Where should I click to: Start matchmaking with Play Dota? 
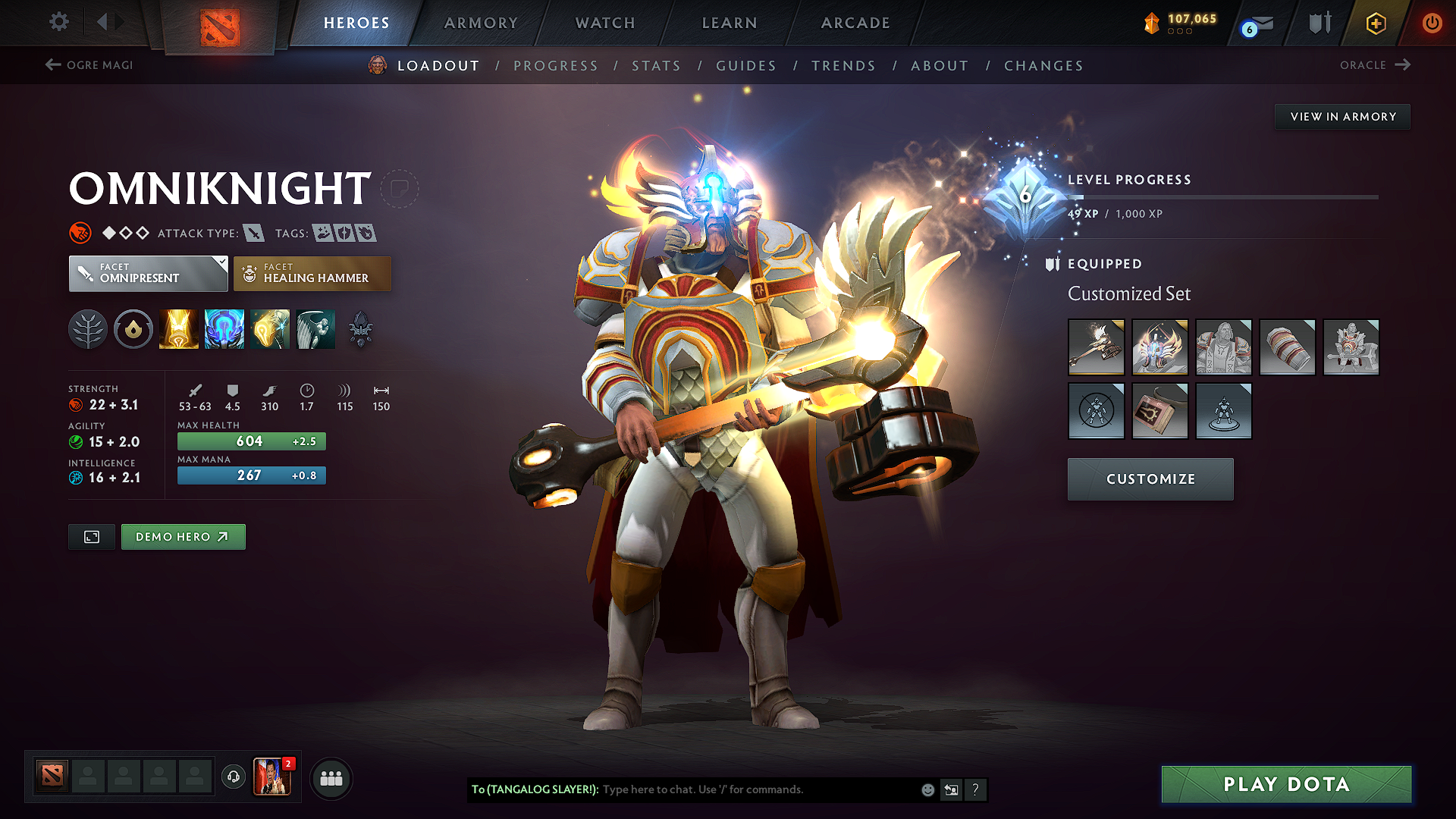pyautogui.click(x=1286, y=784)
